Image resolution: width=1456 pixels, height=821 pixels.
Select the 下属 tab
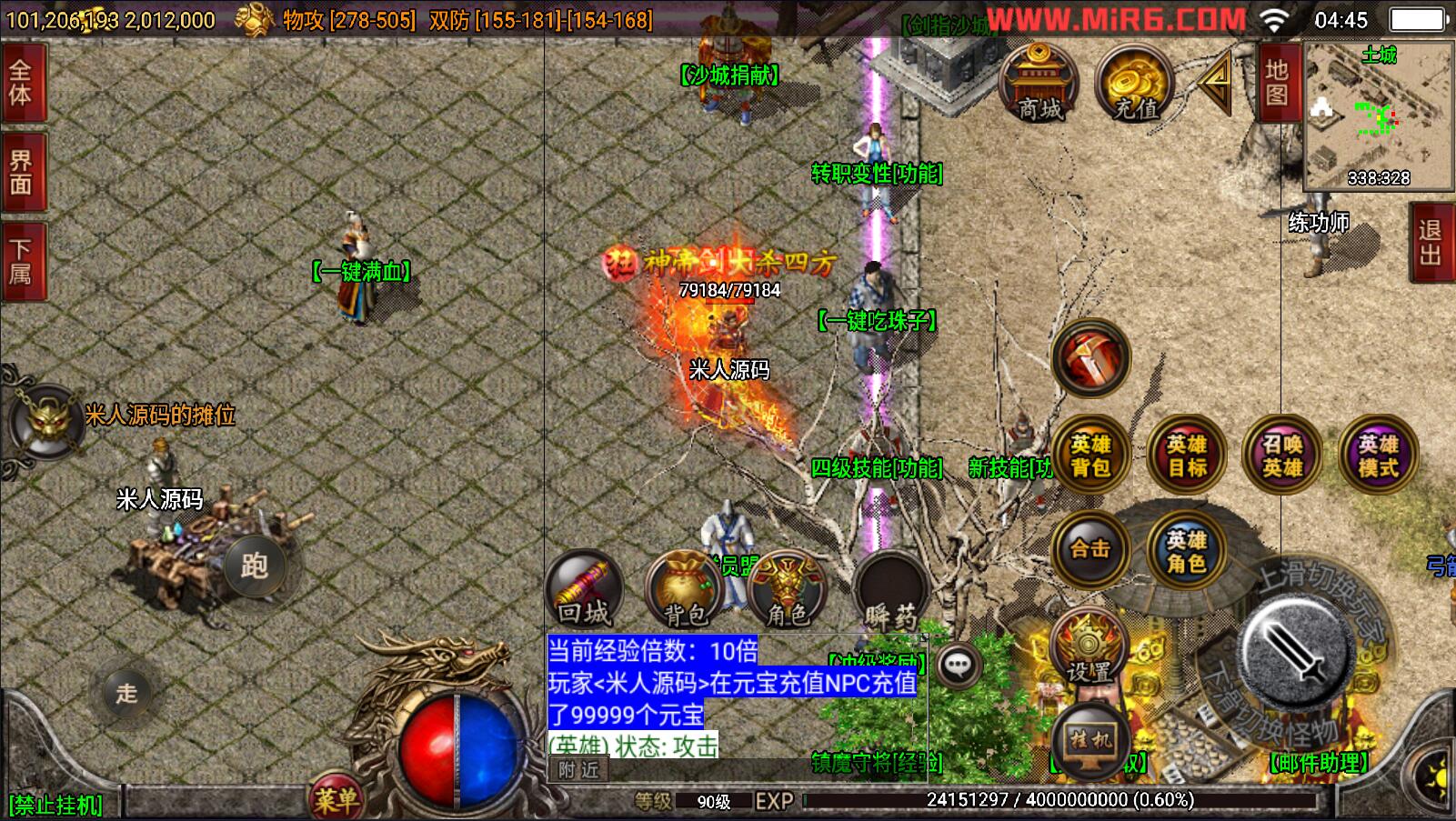point(21,262)
